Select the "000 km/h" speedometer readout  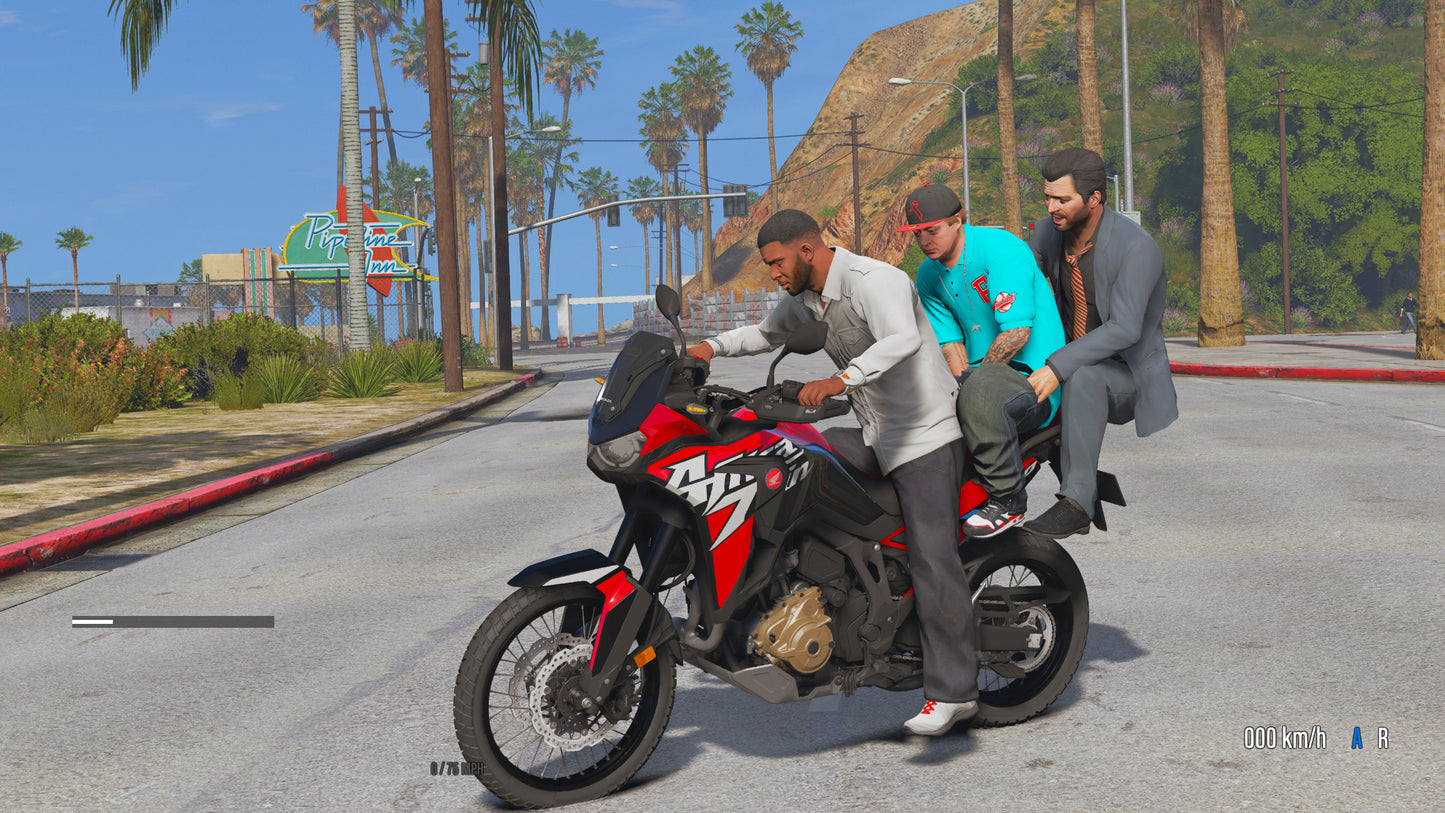point(1283,738)
